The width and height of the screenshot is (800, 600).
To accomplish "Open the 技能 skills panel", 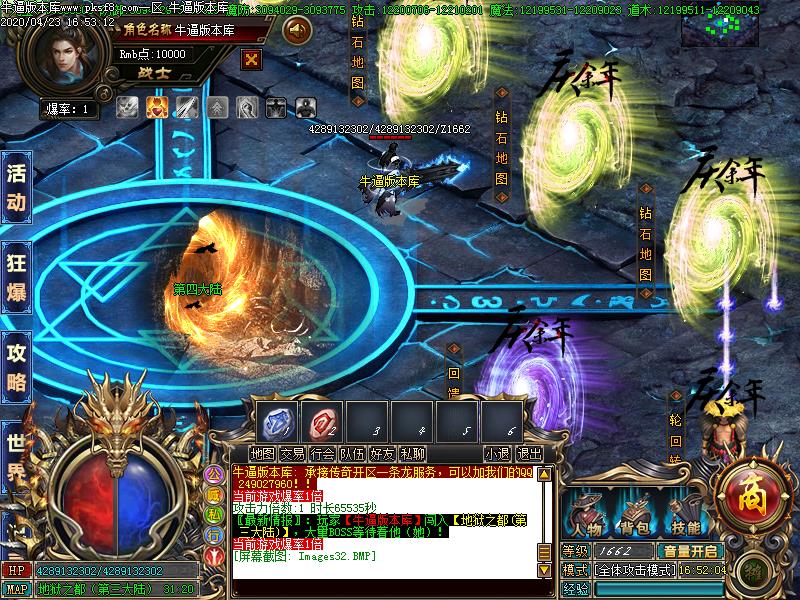I will 684,514.
